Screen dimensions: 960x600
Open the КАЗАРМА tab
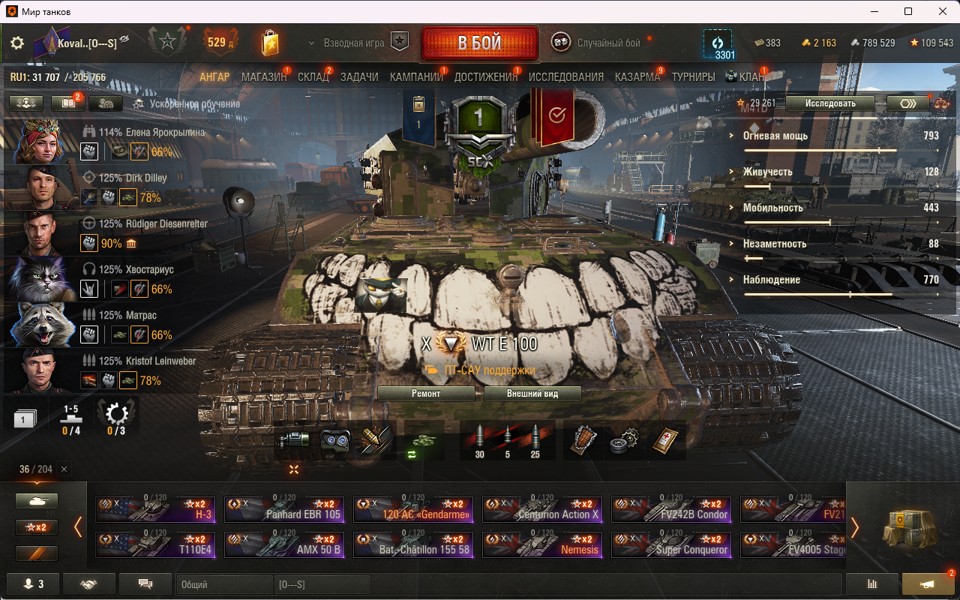637,77
